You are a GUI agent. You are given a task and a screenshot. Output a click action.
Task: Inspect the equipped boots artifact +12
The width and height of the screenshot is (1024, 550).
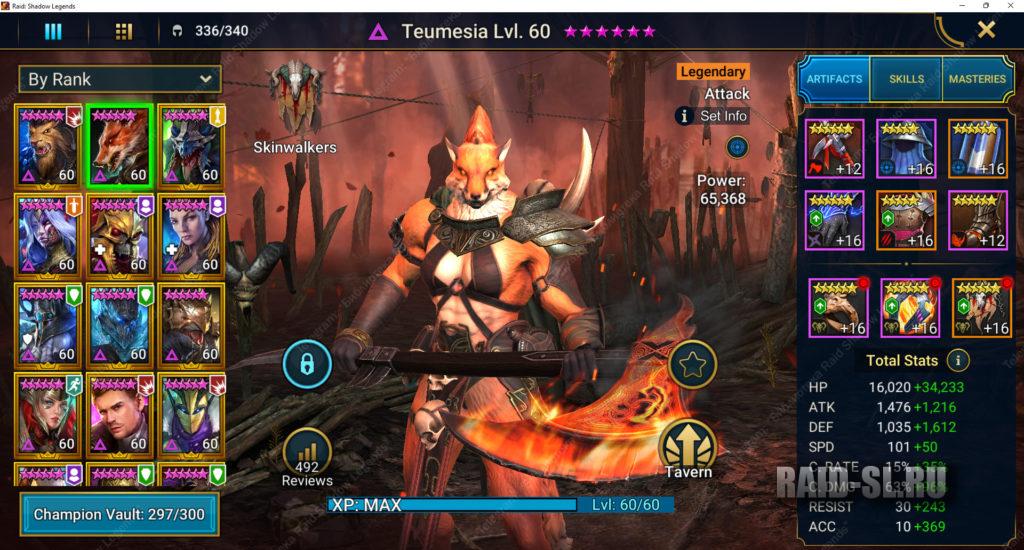[978, 220]
